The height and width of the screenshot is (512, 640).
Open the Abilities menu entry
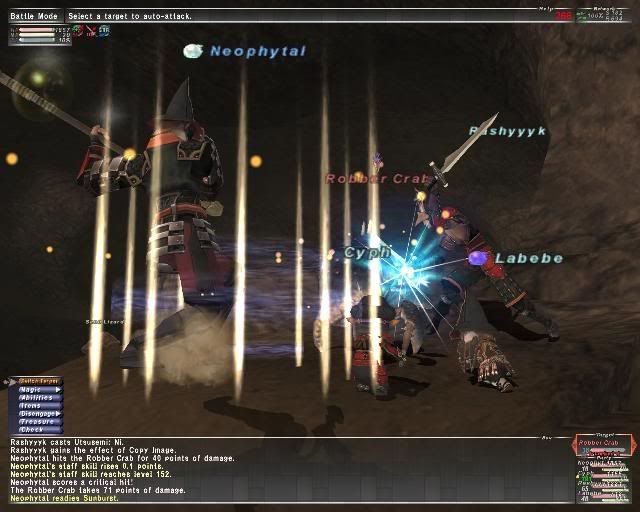36,396
